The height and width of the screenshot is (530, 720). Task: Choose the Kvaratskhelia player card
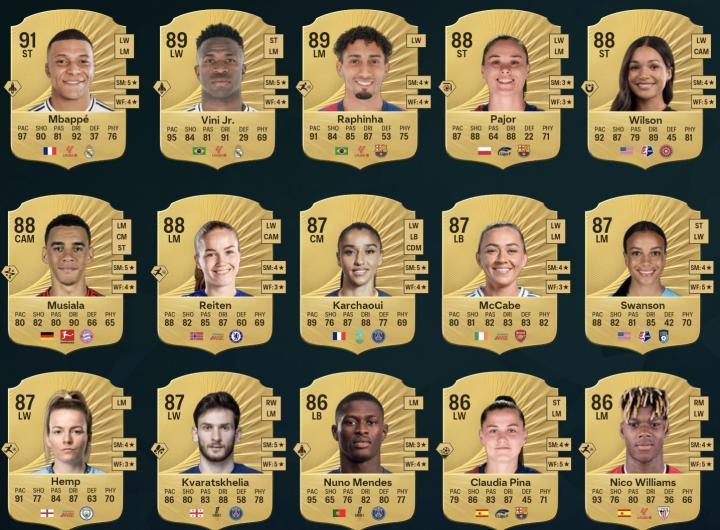(216, 450)
